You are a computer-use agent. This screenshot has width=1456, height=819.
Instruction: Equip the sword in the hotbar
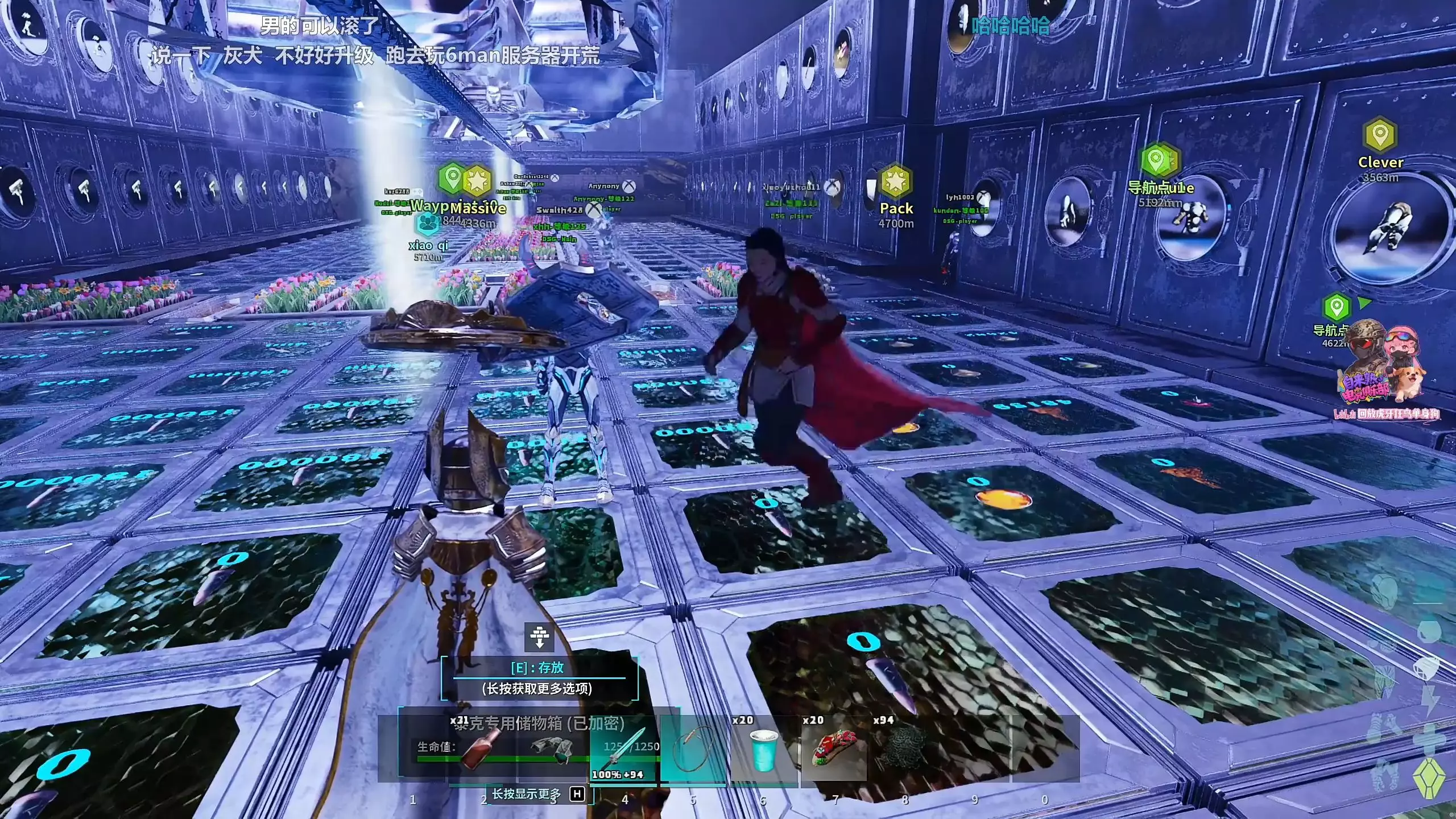pyautogui.click(x=624, y=750)
